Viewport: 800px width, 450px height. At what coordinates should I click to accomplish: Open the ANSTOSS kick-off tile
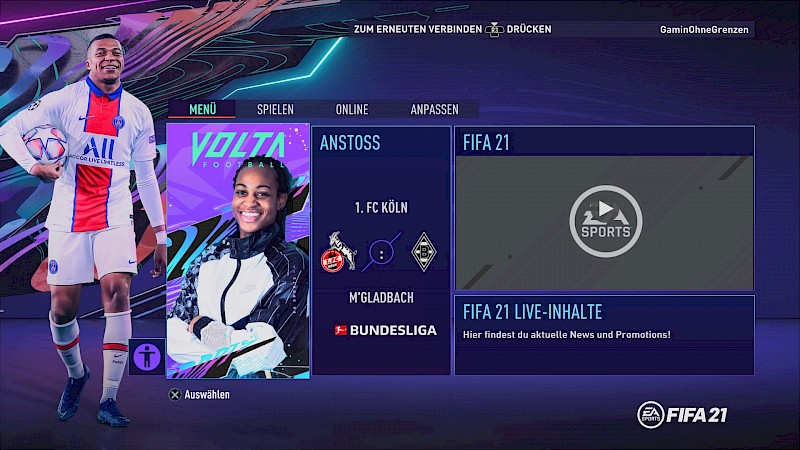(x=381, y=250)
